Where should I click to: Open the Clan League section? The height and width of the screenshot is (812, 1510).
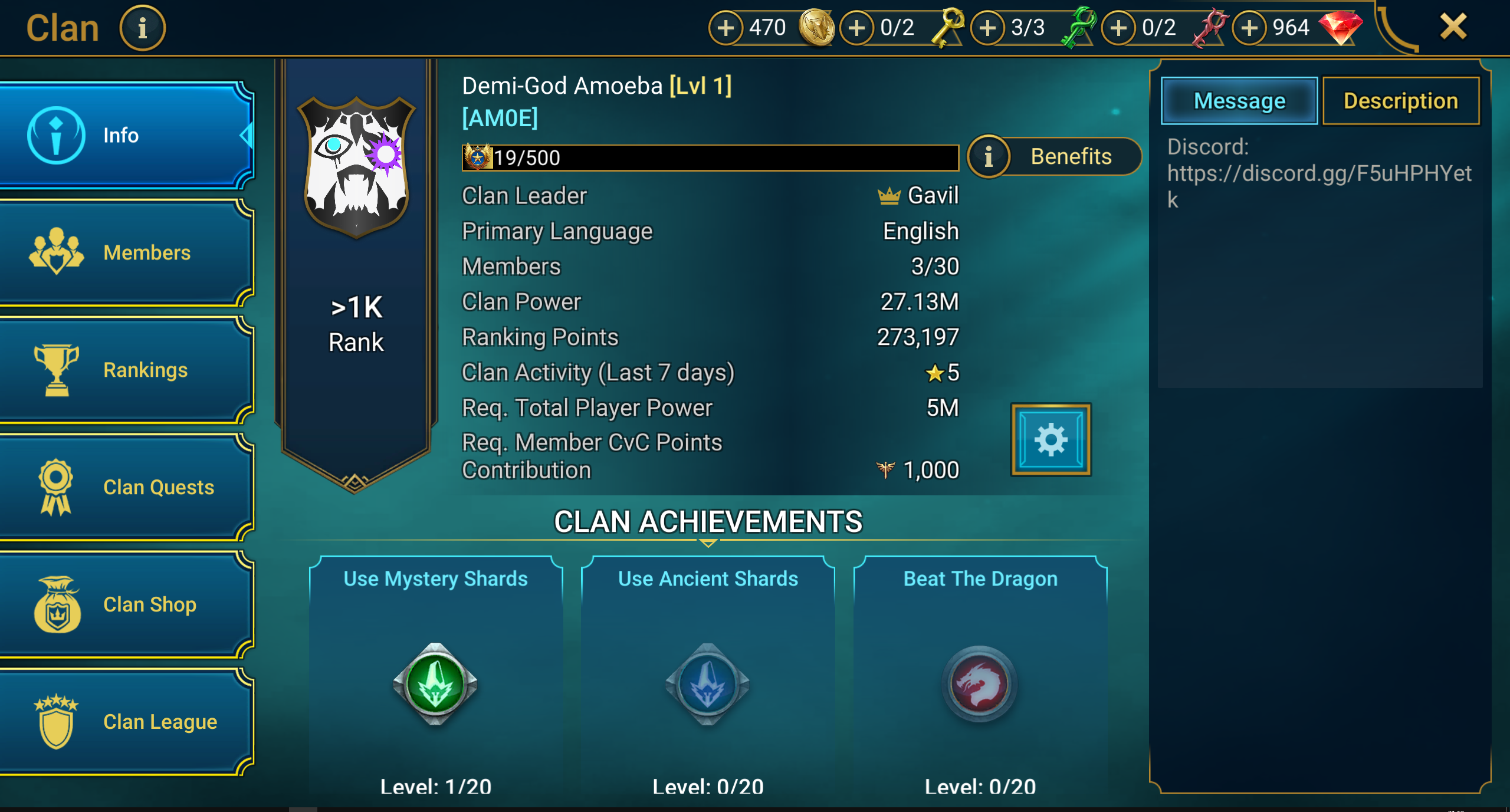(x=127, y=722)
